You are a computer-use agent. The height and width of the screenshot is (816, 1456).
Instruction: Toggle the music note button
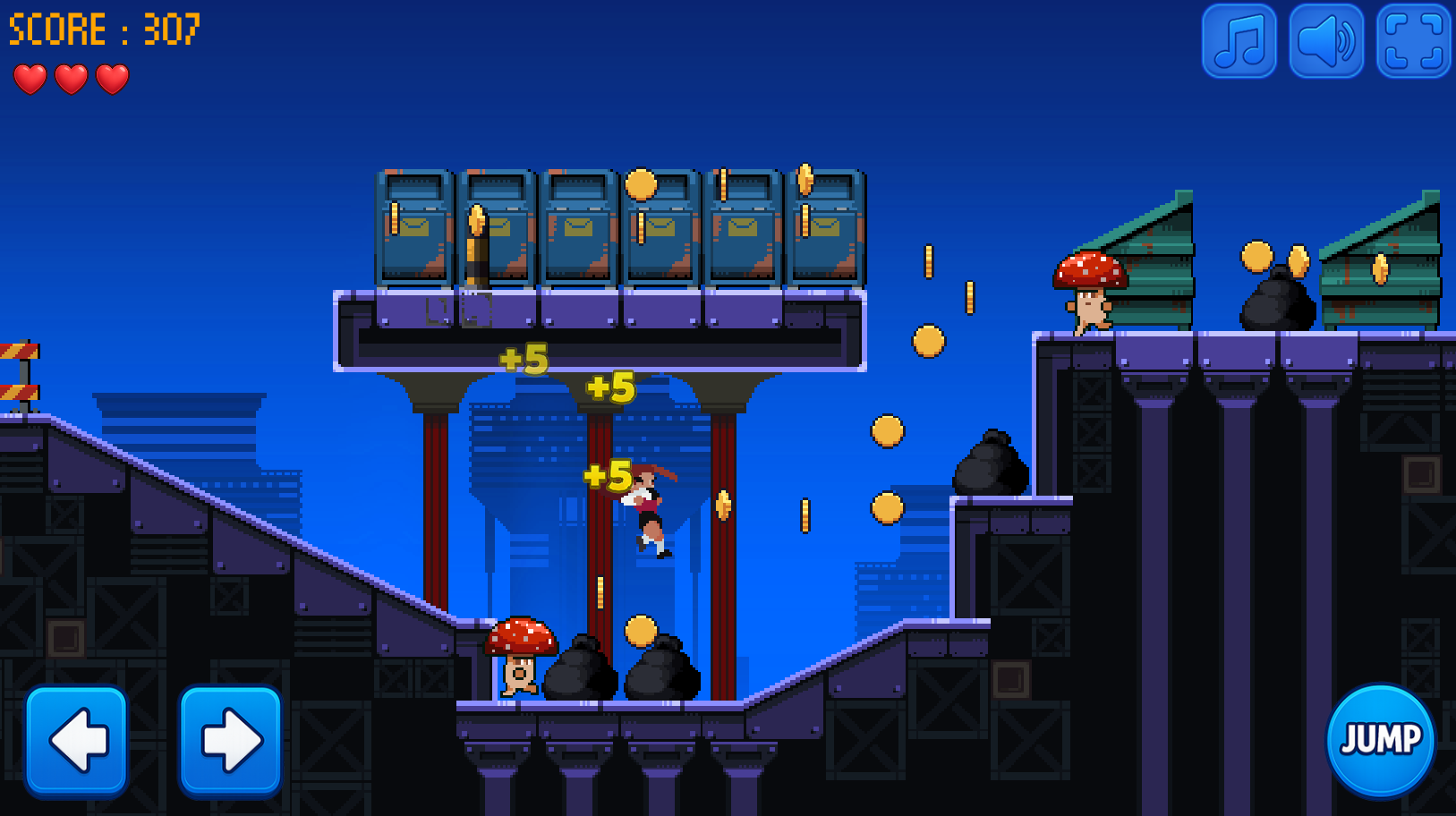[x=1239, y=41]
